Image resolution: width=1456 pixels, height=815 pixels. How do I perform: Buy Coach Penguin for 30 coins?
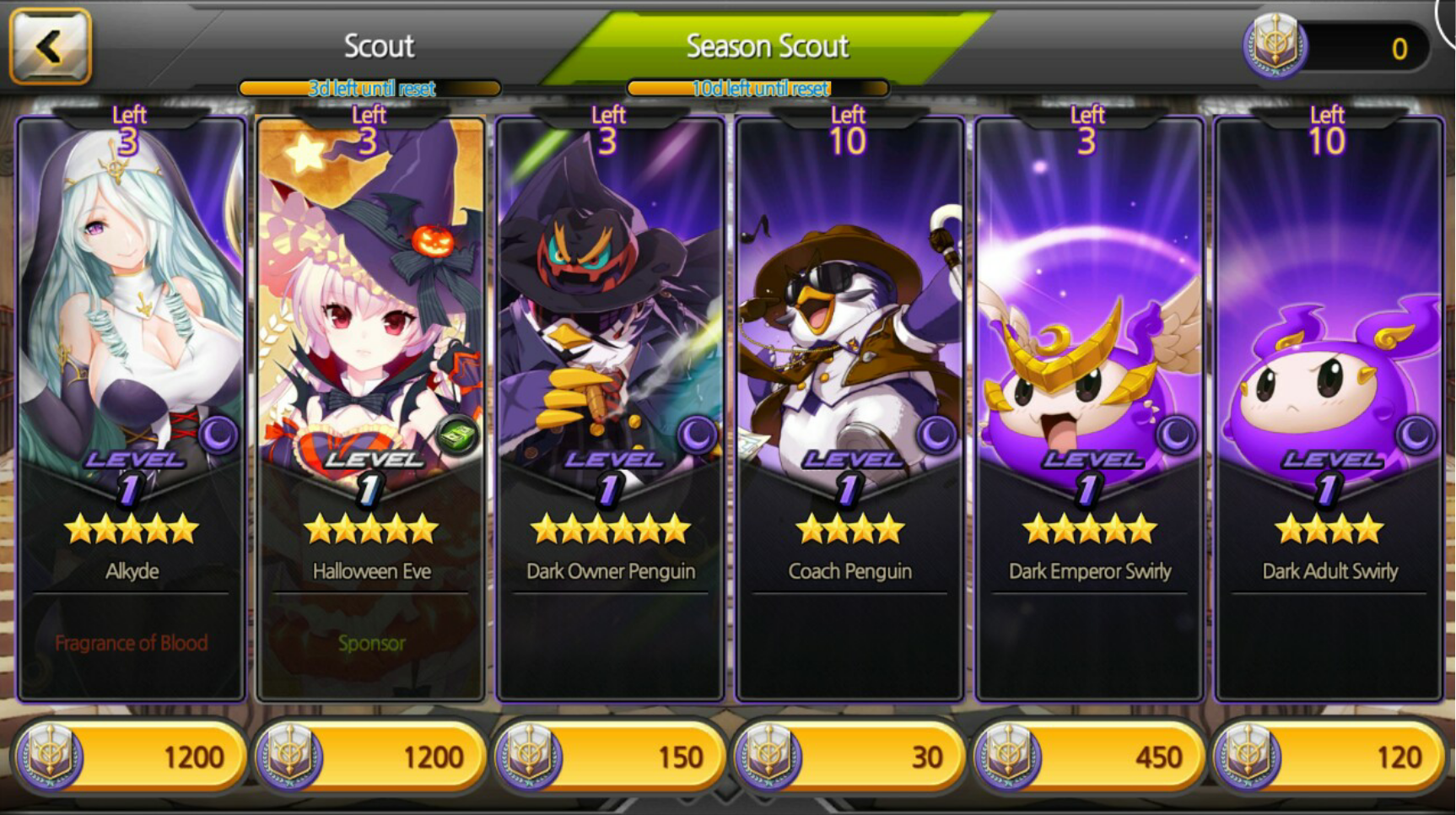pyautogui.click(x=850, y=756)
